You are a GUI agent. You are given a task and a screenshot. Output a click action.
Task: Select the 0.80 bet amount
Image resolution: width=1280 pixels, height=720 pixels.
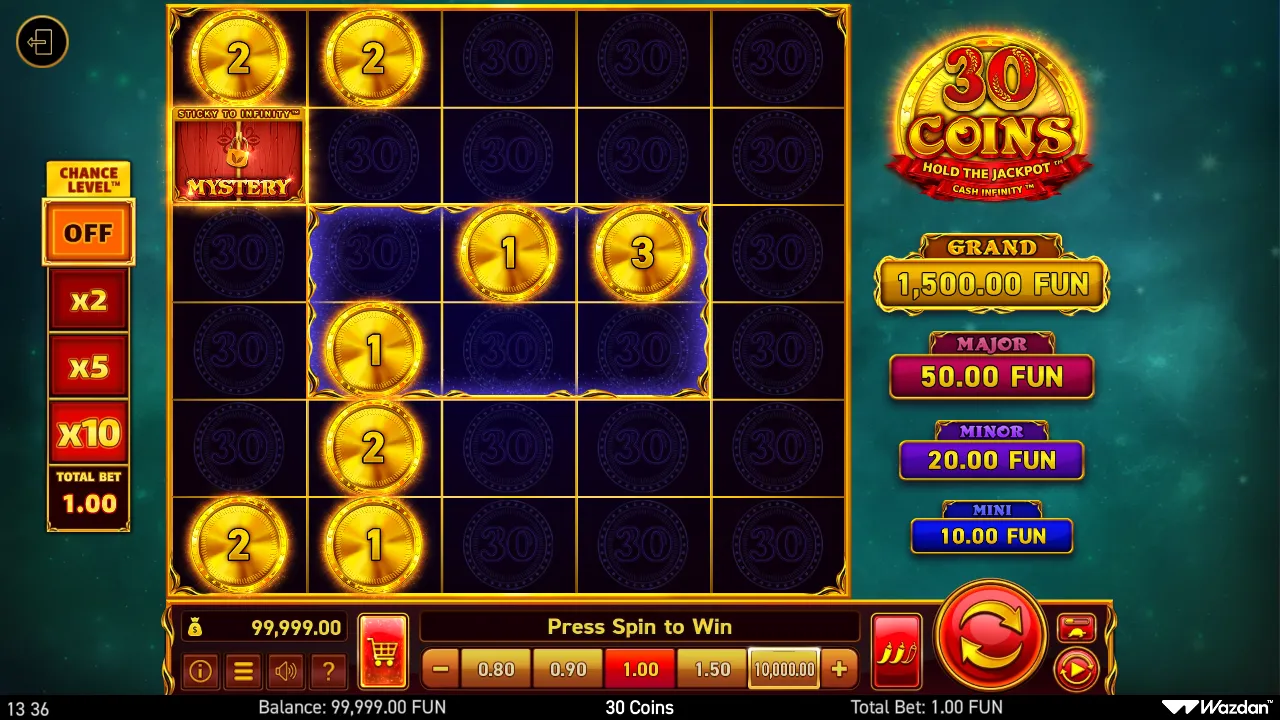pyautogui.click(x=495, y=668)
